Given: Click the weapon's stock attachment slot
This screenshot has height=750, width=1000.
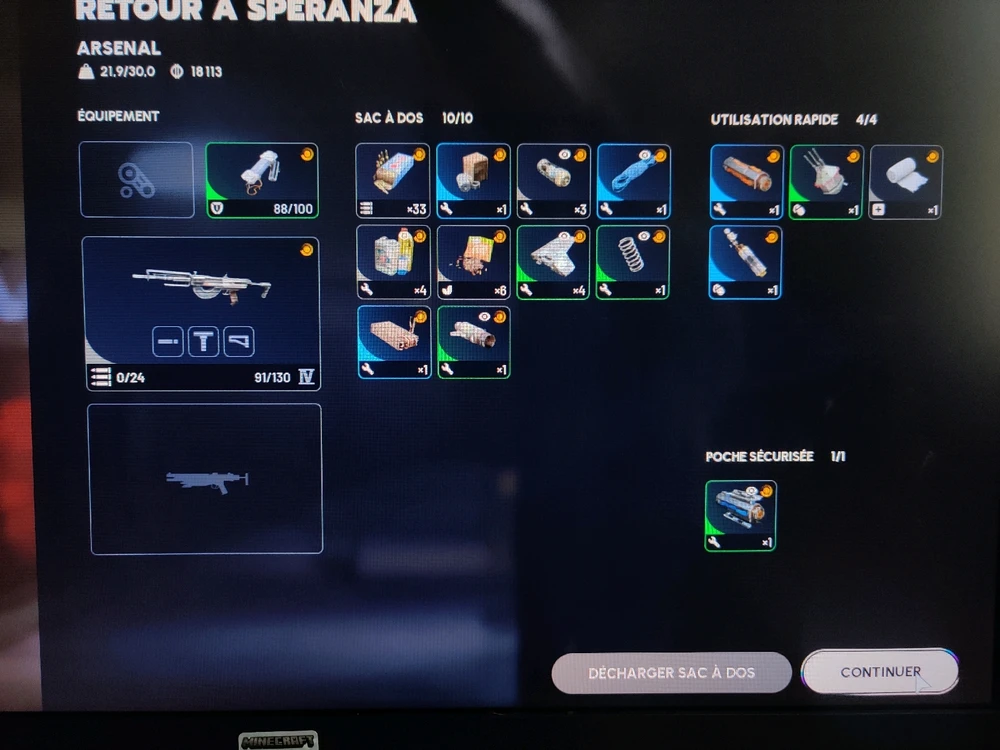Looking at the screenshot, I should point(239,342).
